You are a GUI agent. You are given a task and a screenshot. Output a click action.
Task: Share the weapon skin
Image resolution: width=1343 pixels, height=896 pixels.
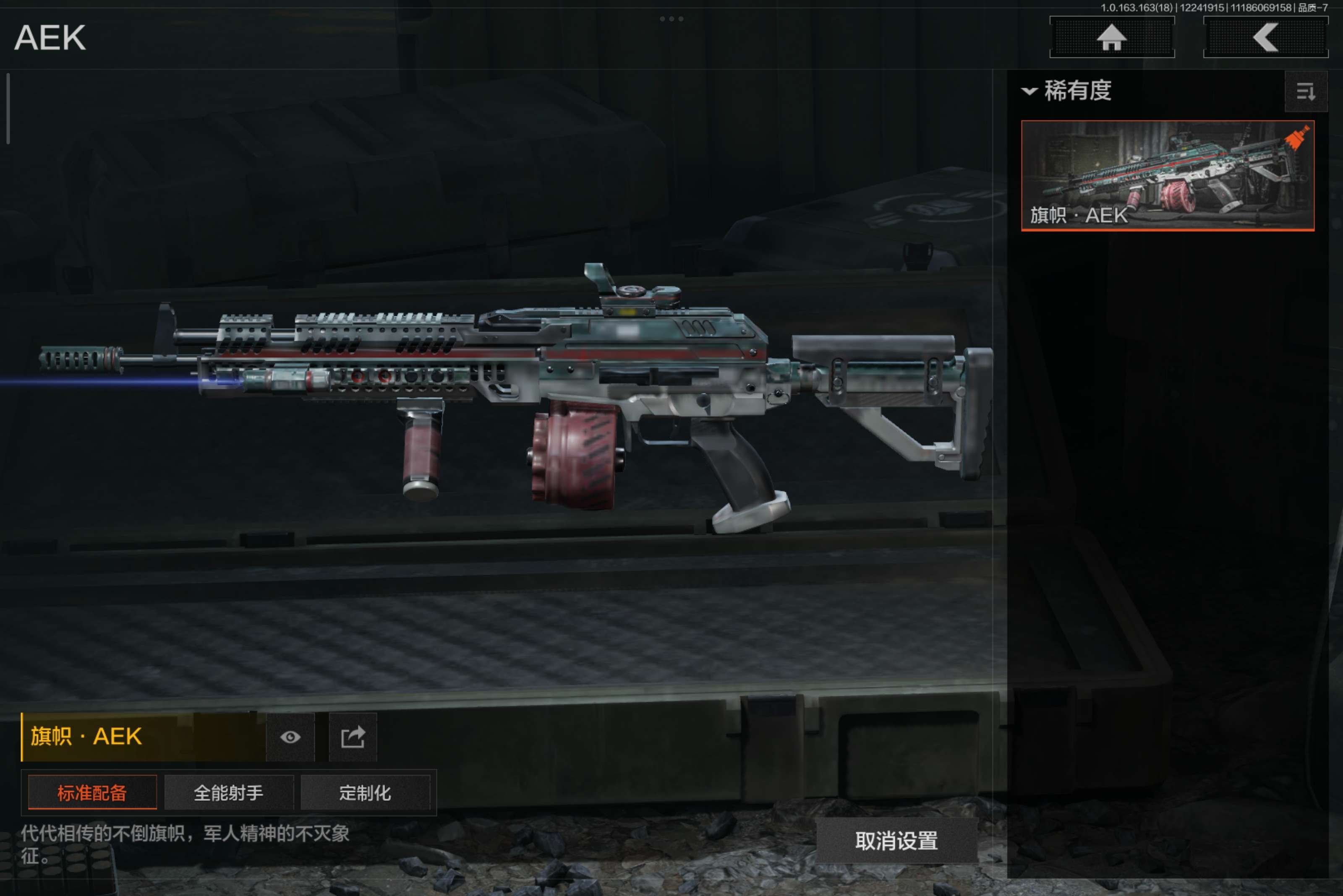click(x=353, y=737)
